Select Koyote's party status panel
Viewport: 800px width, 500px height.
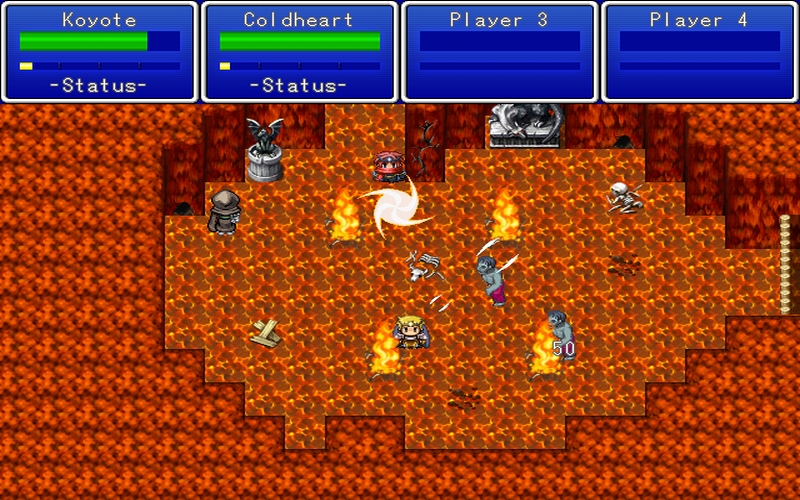(x=99, y=52)
